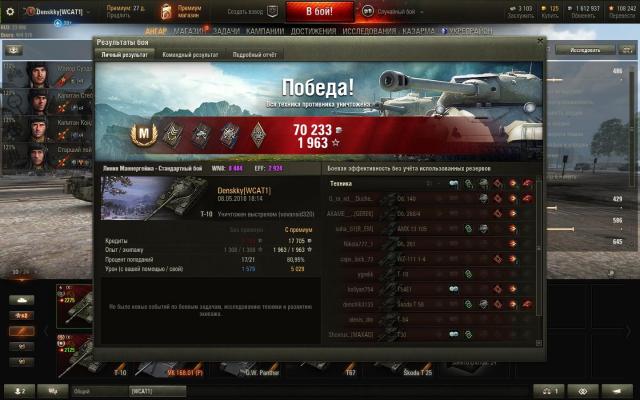Open the ЗАДАЧИ menu
Screen dimensions: 640x400
pyautogui.click(x=226, y=32)
